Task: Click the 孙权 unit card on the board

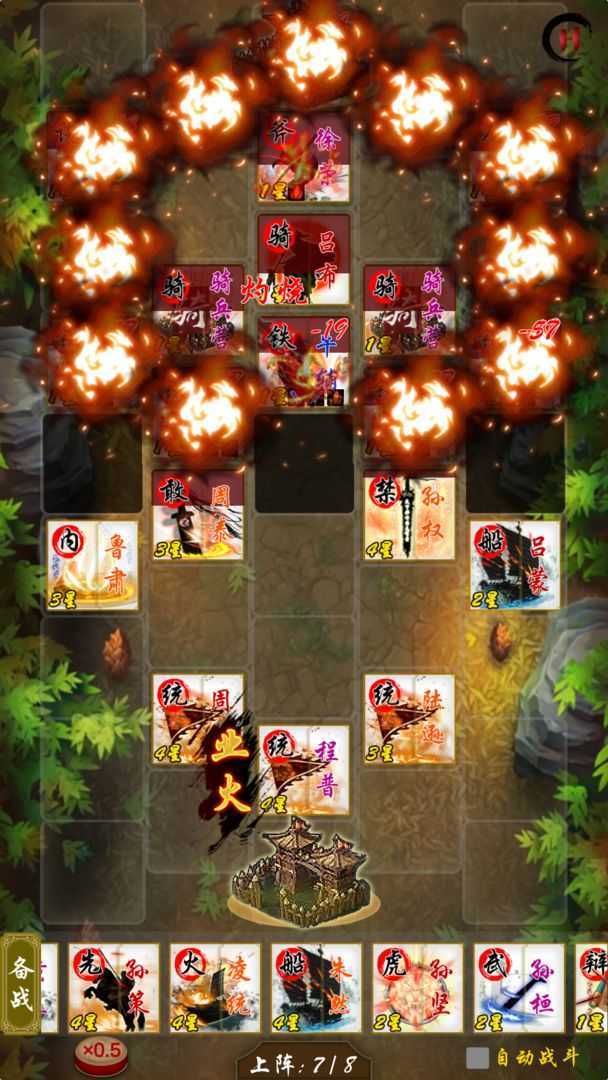Action: (x=409, y=516)
